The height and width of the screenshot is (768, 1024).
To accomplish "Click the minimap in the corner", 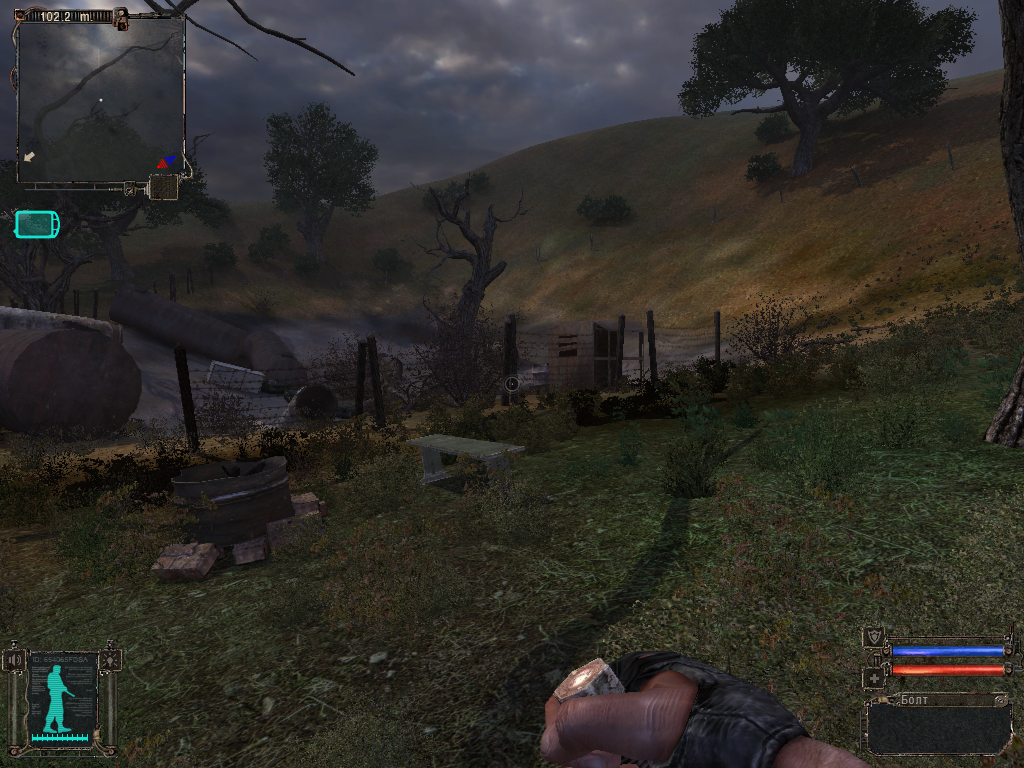I will click(101, 99).
